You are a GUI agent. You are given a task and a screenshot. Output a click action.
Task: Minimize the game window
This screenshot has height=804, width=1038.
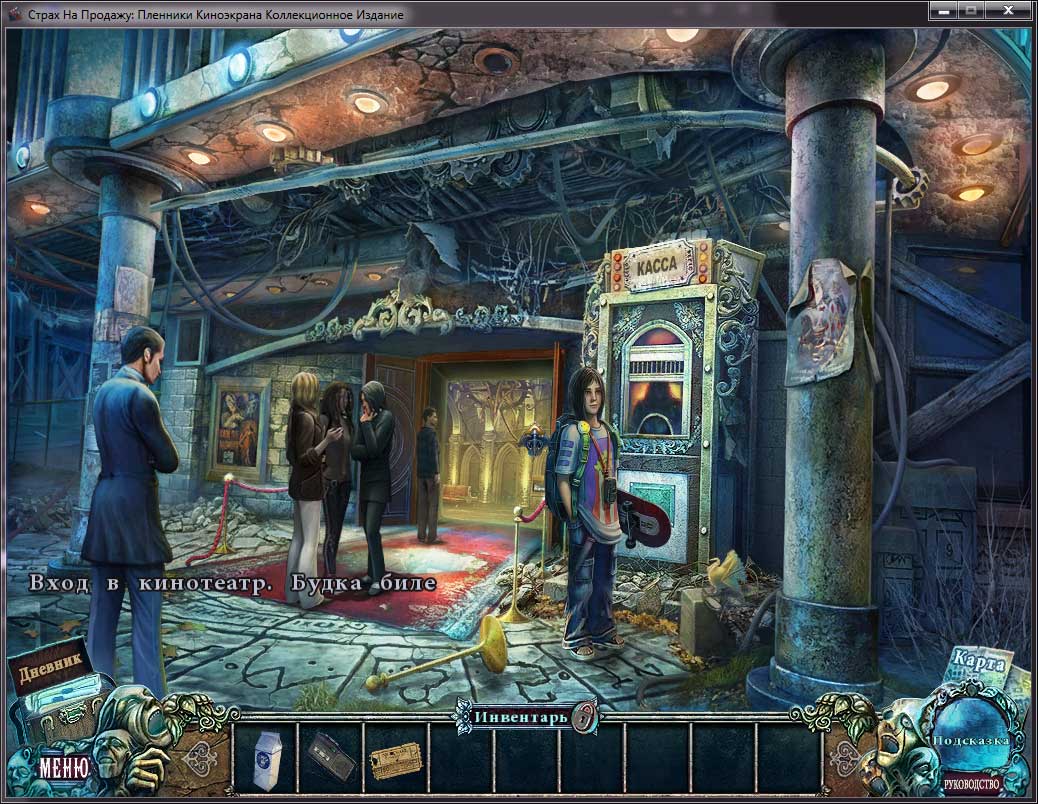943,10
